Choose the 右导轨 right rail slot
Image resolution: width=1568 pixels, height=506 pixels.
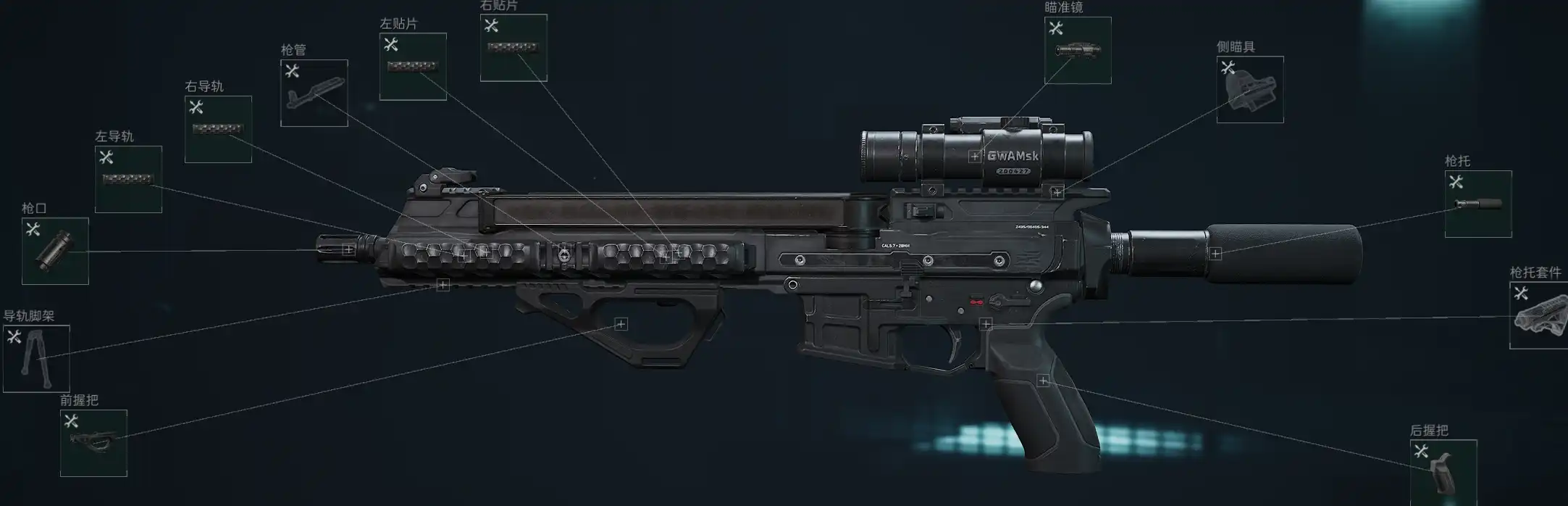click(218, 129)
